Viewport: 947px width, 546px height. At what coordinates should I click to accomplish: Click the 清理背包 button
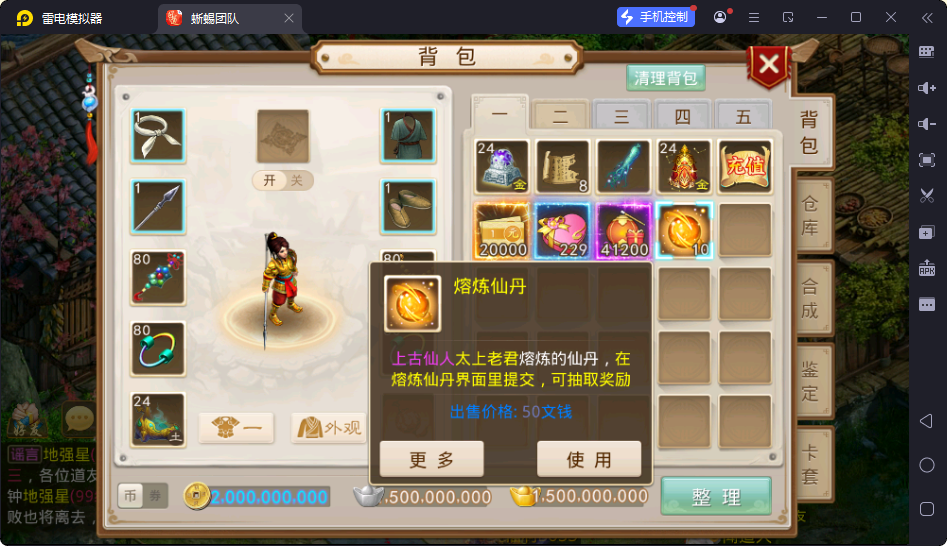click(666, 78)
